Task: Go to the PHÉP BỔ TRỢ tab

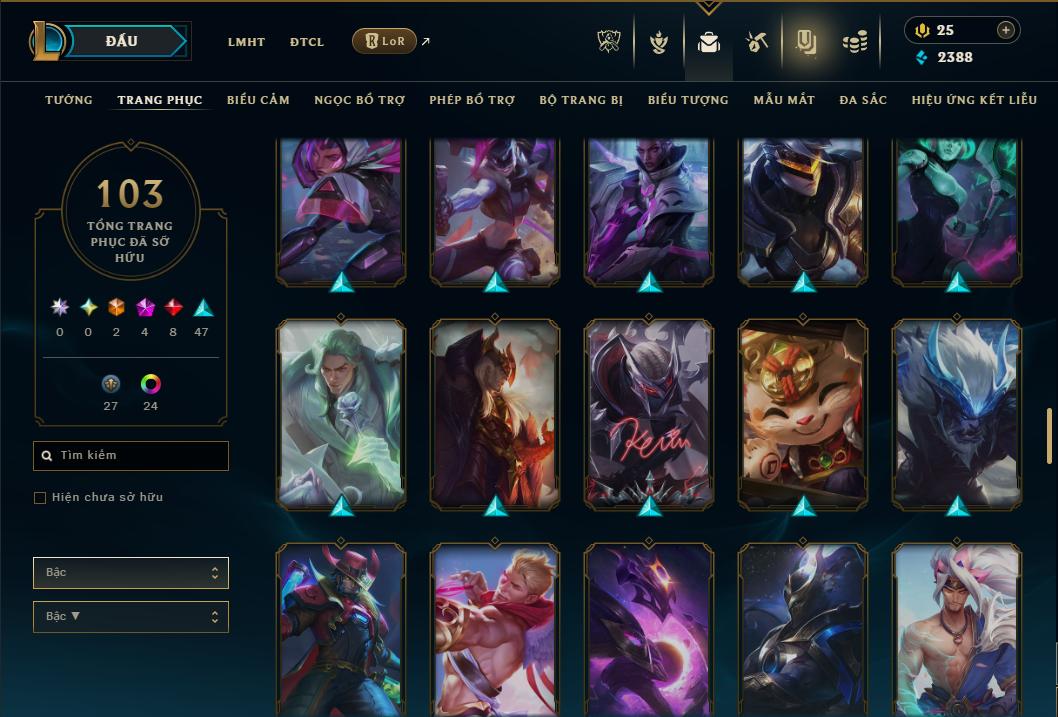Action: click(x=472, y=100)
